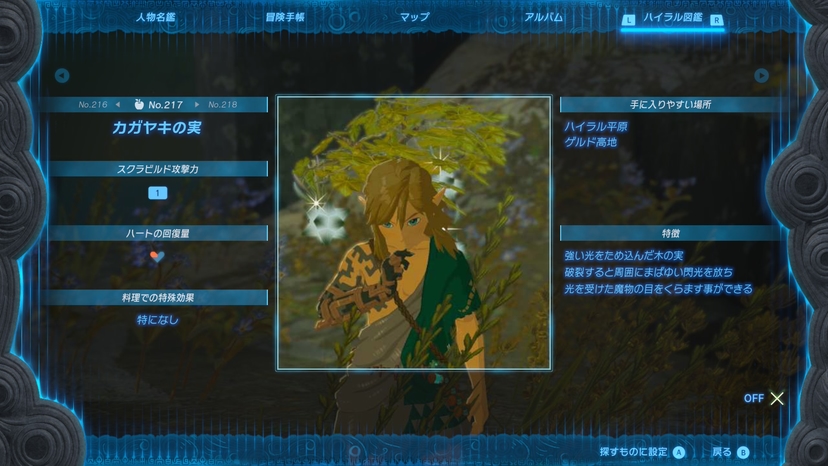Go to the マップ tab
Viewport: 828px width, 466px height.
pos(414,17)
